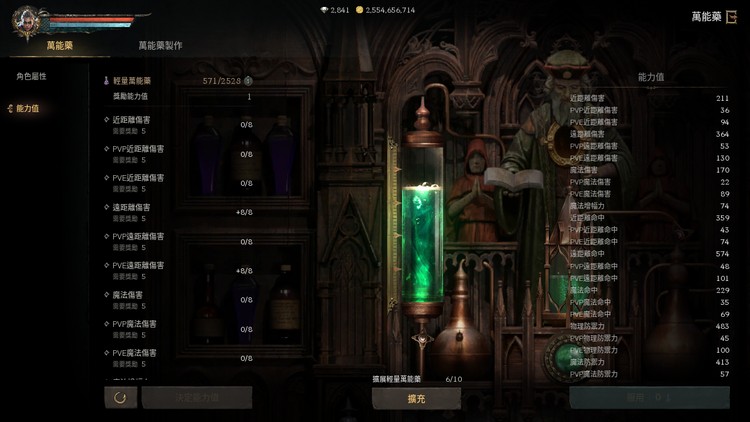
Task: Select 角色屬性 in the left sidebar
Action: [31, 77]
